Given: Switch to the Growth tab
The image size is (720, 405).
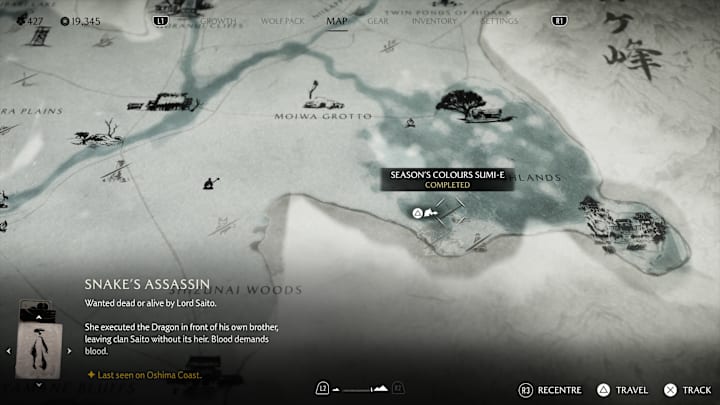Looking at the screenshot, I should pyautogui.click(x=219, y=20).
